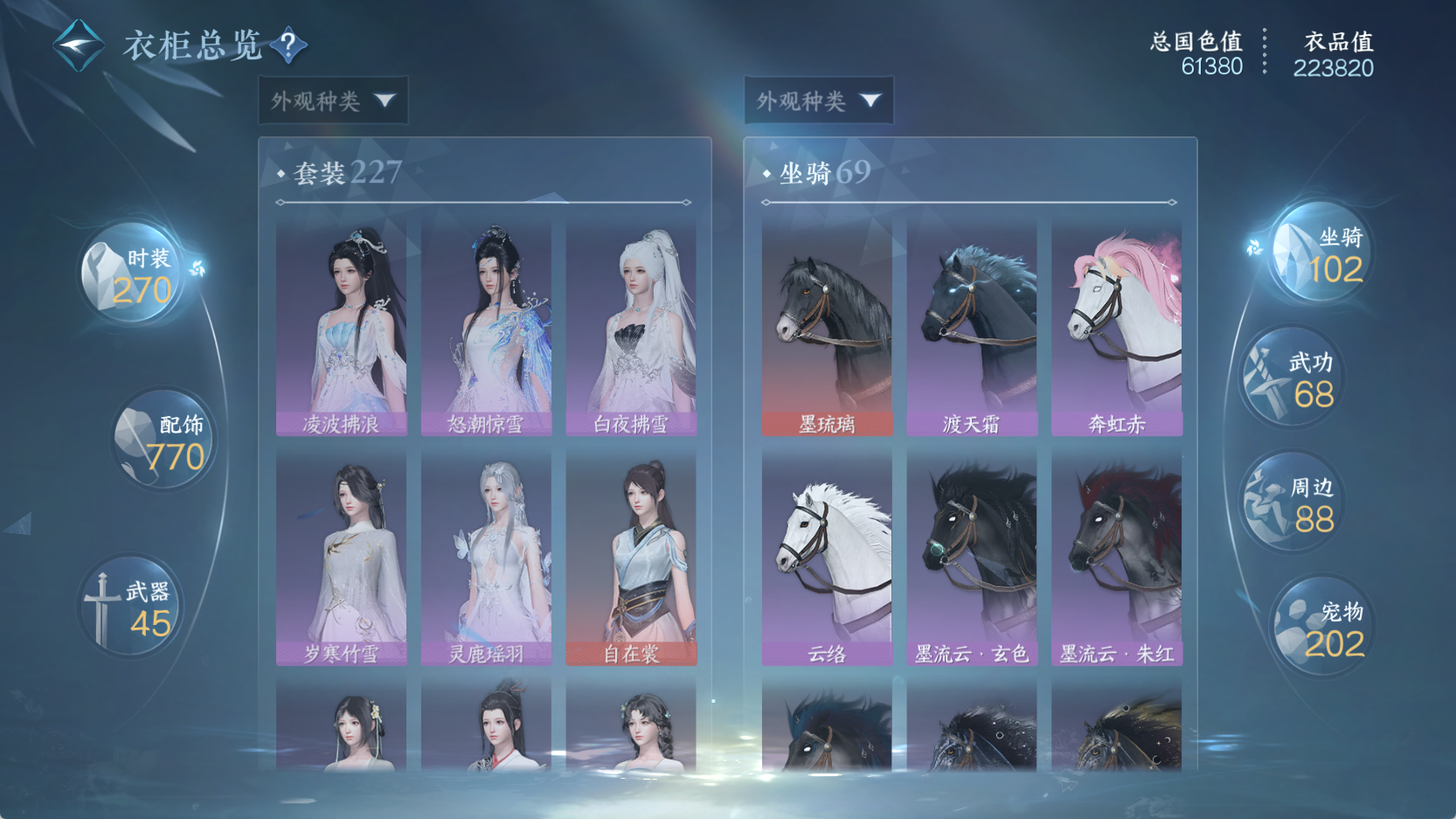The width and height of the screenshot is (1456, 819).
Task: Select the 配饰 accessories category bubble
Action: 163,440
